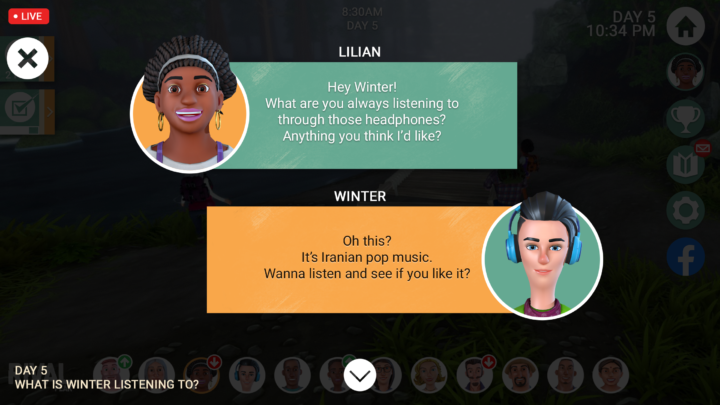Go to the home screen icon
This screenshot has height=405, width=720.
pyautogui.click(x=686, y=26)
